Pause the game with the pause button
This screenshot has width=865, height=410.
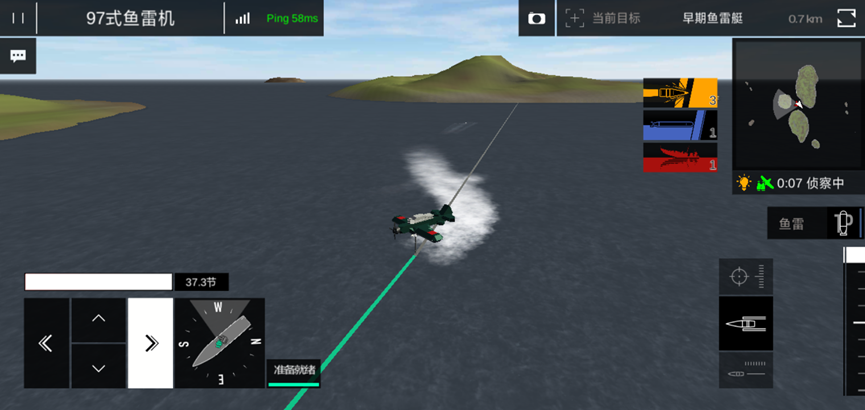click(18, 18)
